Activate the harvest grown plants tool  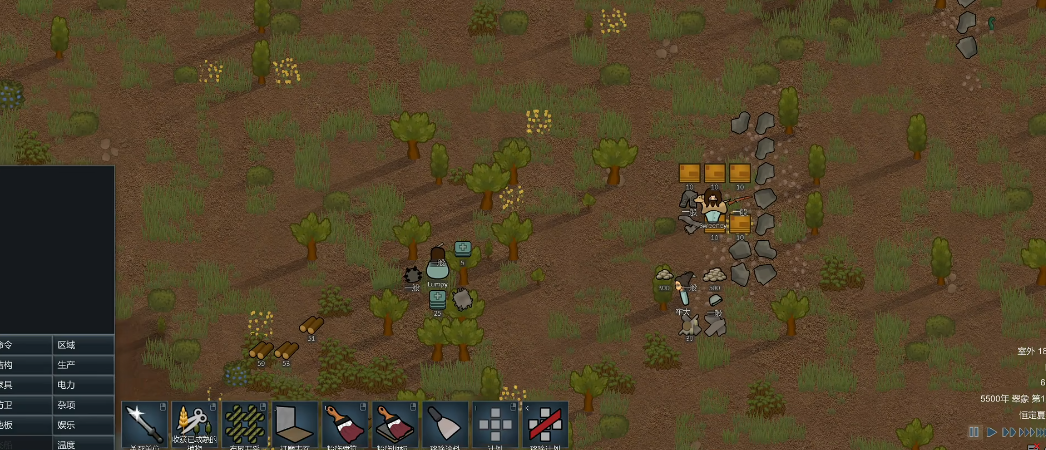tap(195, 425)
